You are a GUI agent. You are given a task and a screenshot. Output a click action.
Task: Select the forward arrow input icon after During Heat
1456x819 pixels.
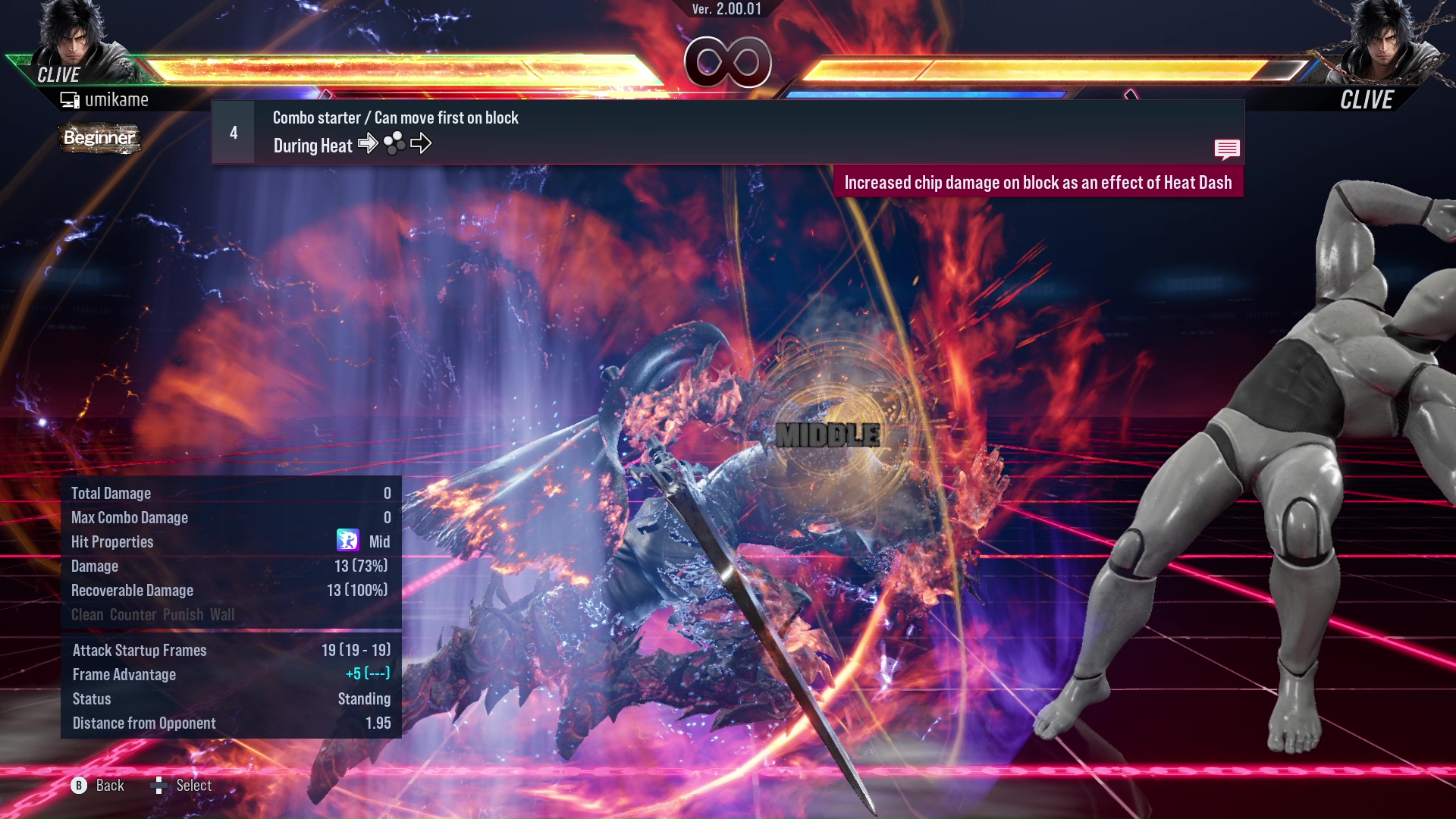(x=369, y=144)
